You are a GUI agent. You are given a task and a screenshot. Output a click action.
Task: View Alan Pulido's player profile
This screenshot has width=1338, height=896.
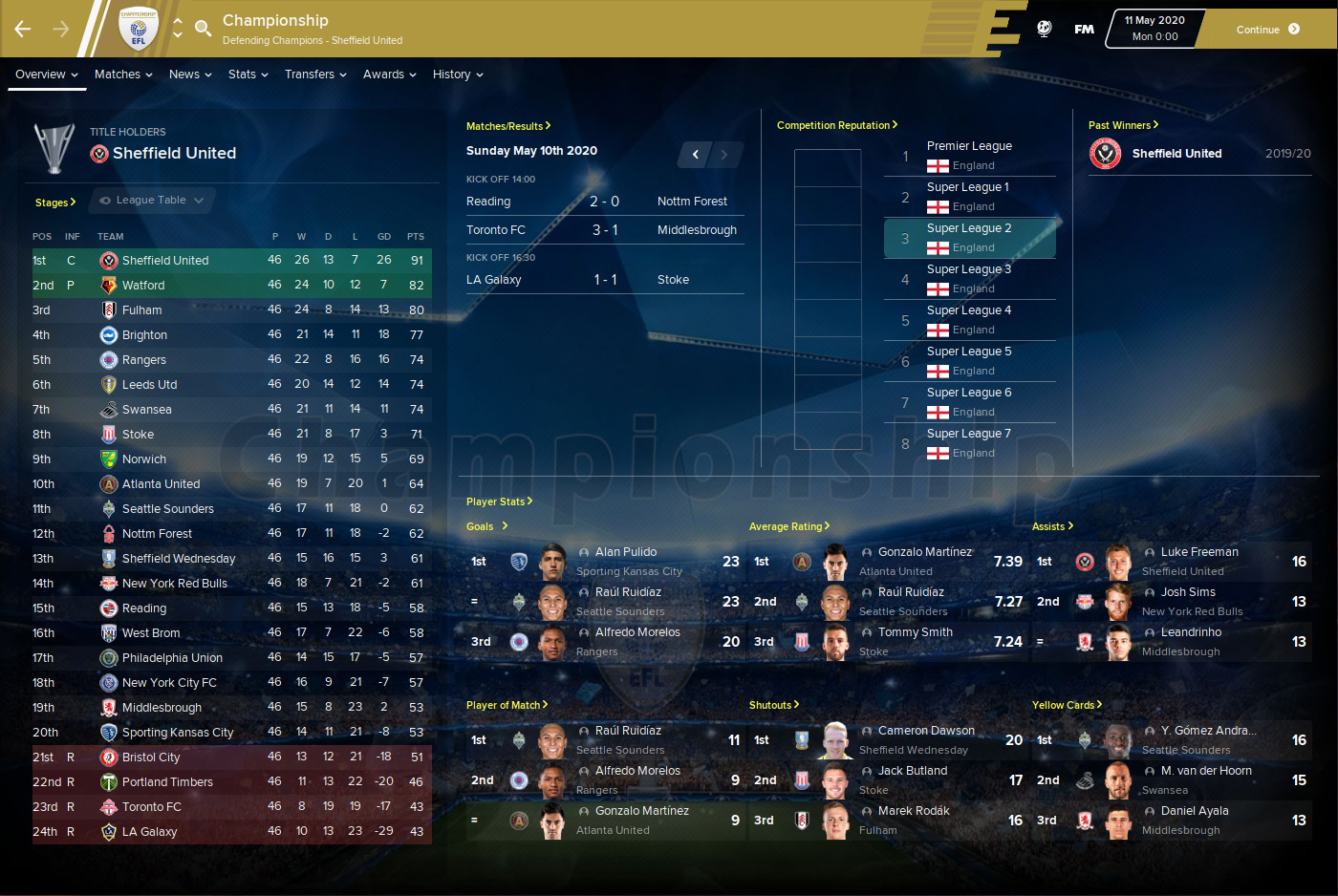point(626,552)
